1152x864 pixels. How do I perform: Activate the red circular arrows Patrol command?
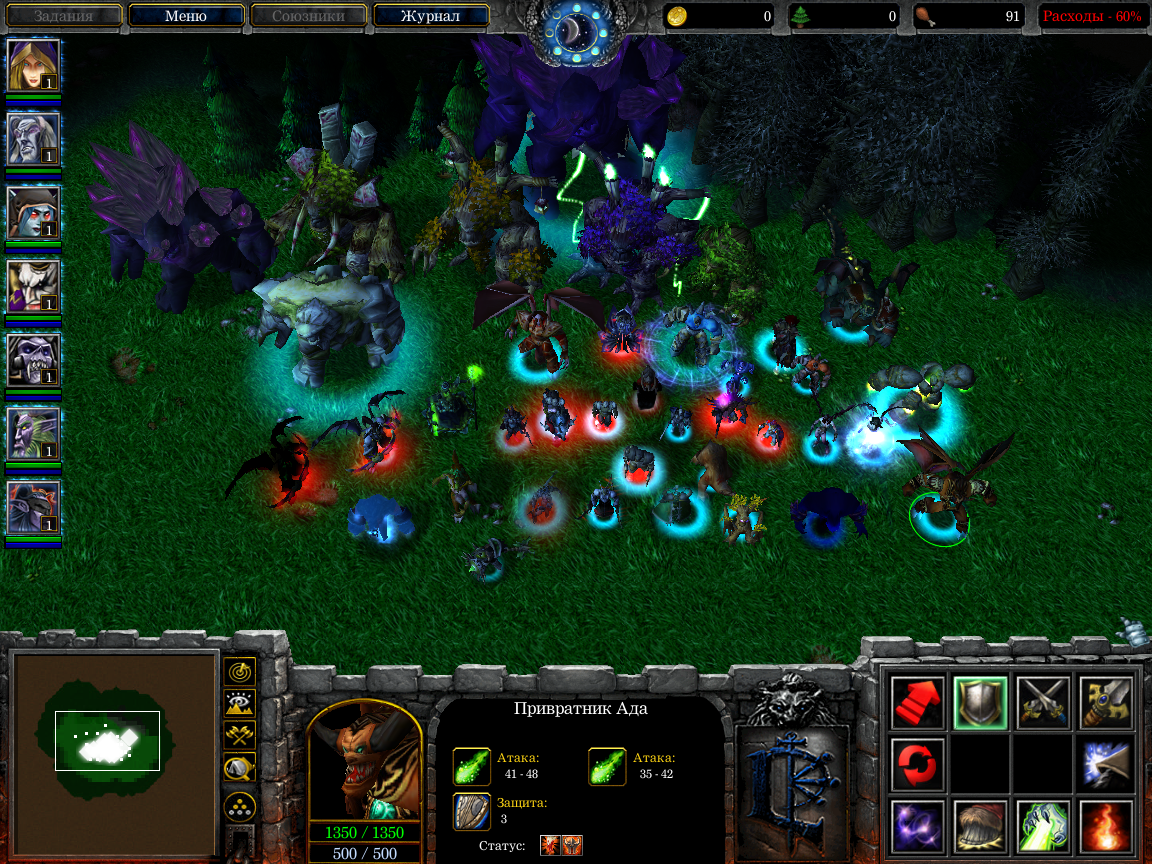coord(917,764)
